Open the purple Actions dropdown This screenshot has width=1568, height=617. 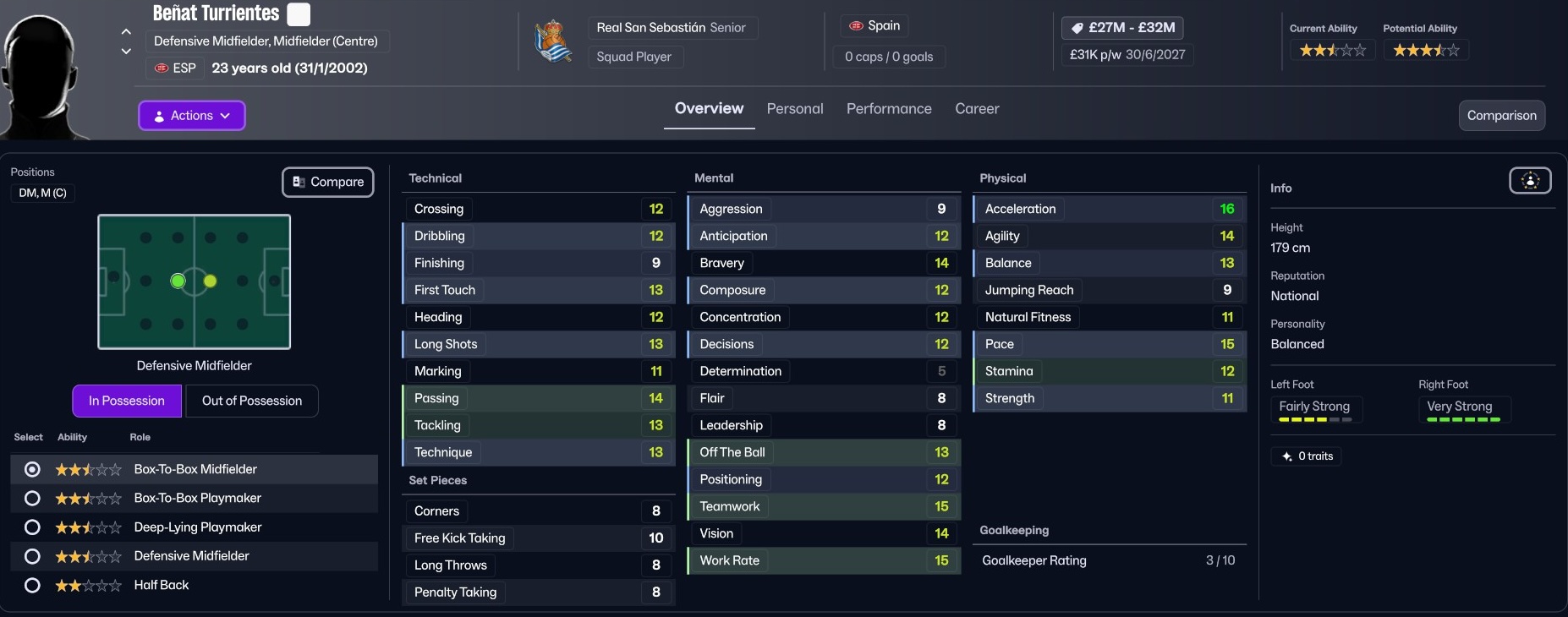tap(192, 116)
